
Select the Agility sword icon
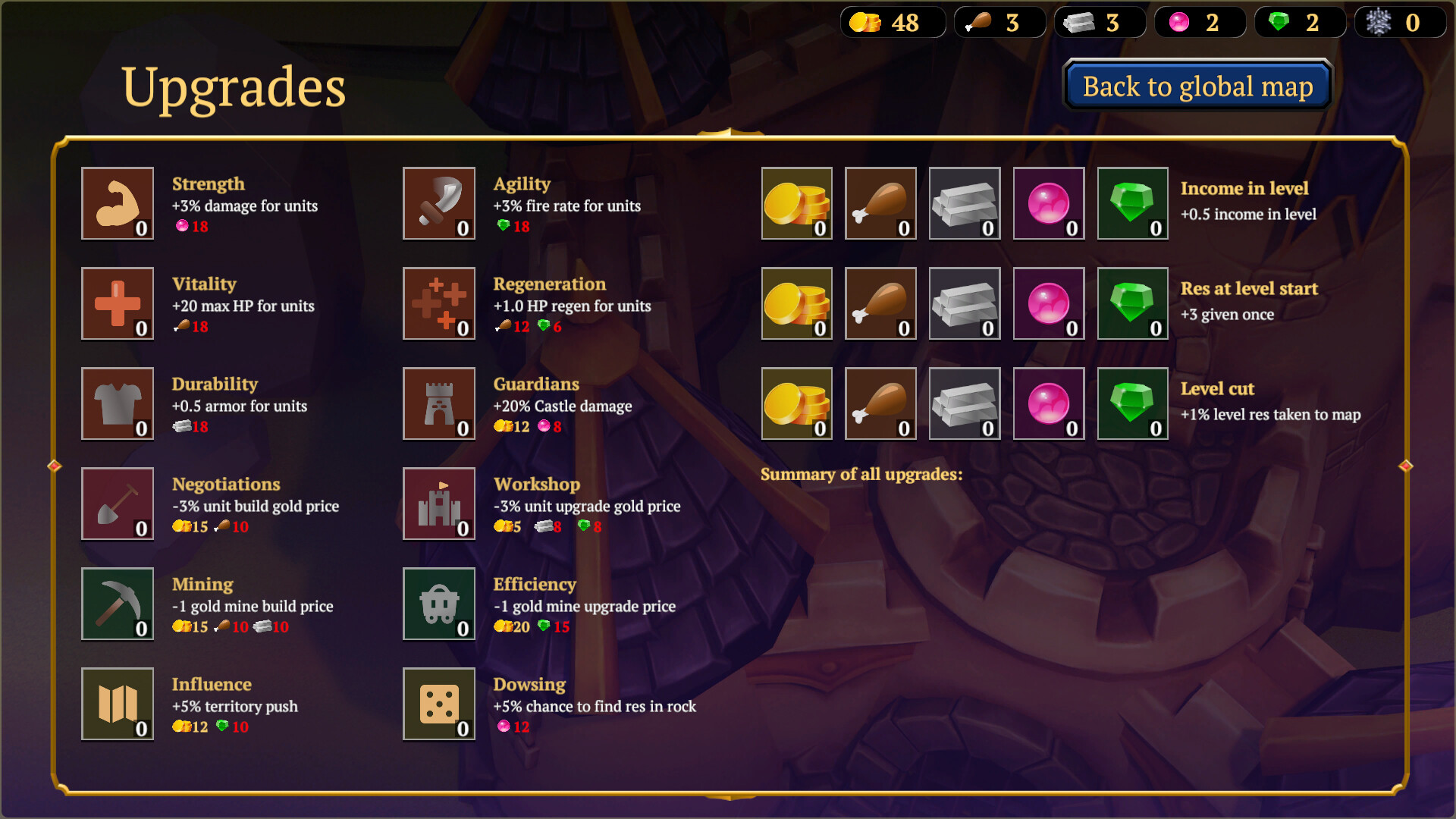[438, 203]
